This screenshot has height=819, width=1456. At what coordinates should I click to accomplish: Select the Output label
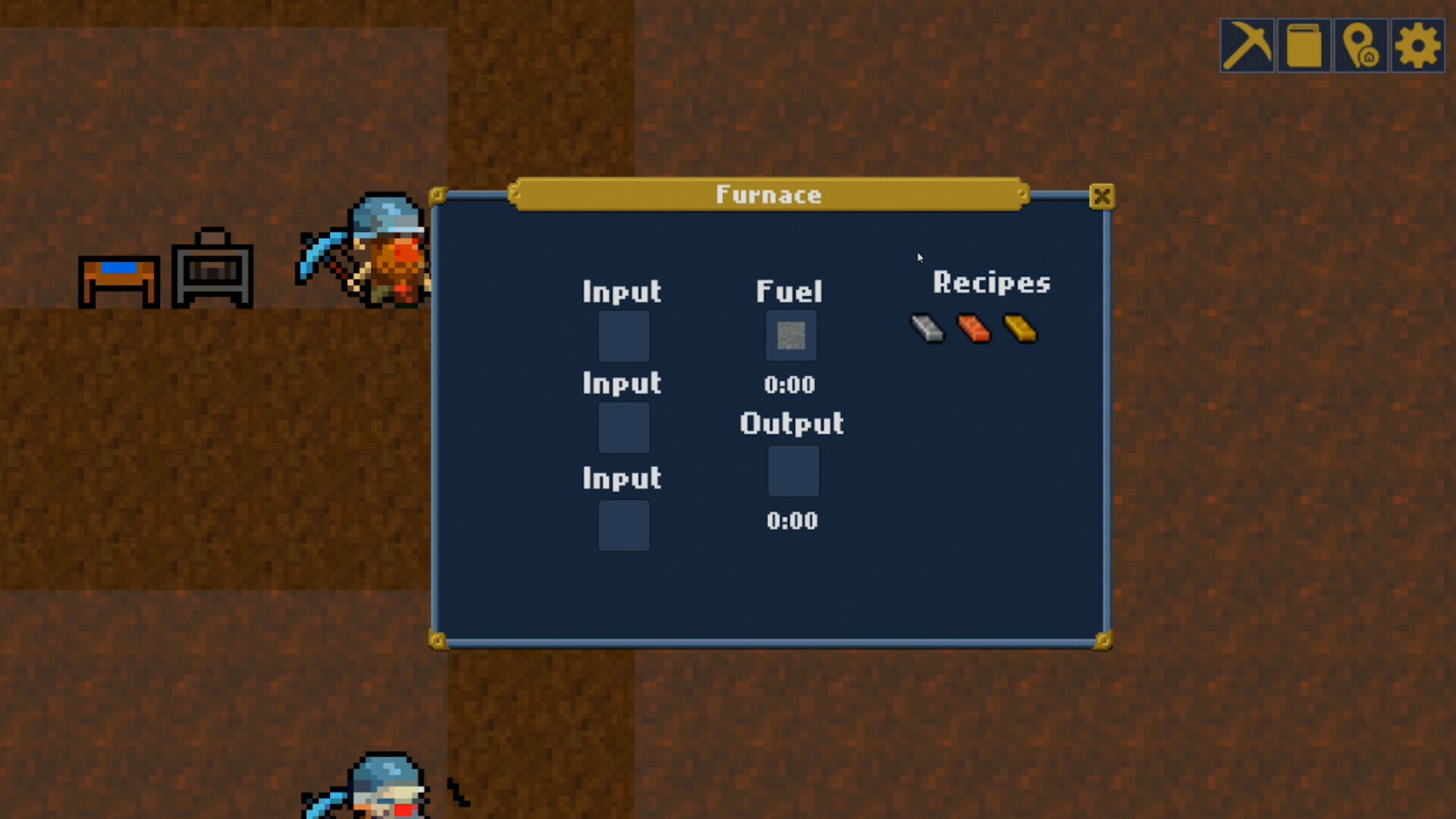click(791, 424)
